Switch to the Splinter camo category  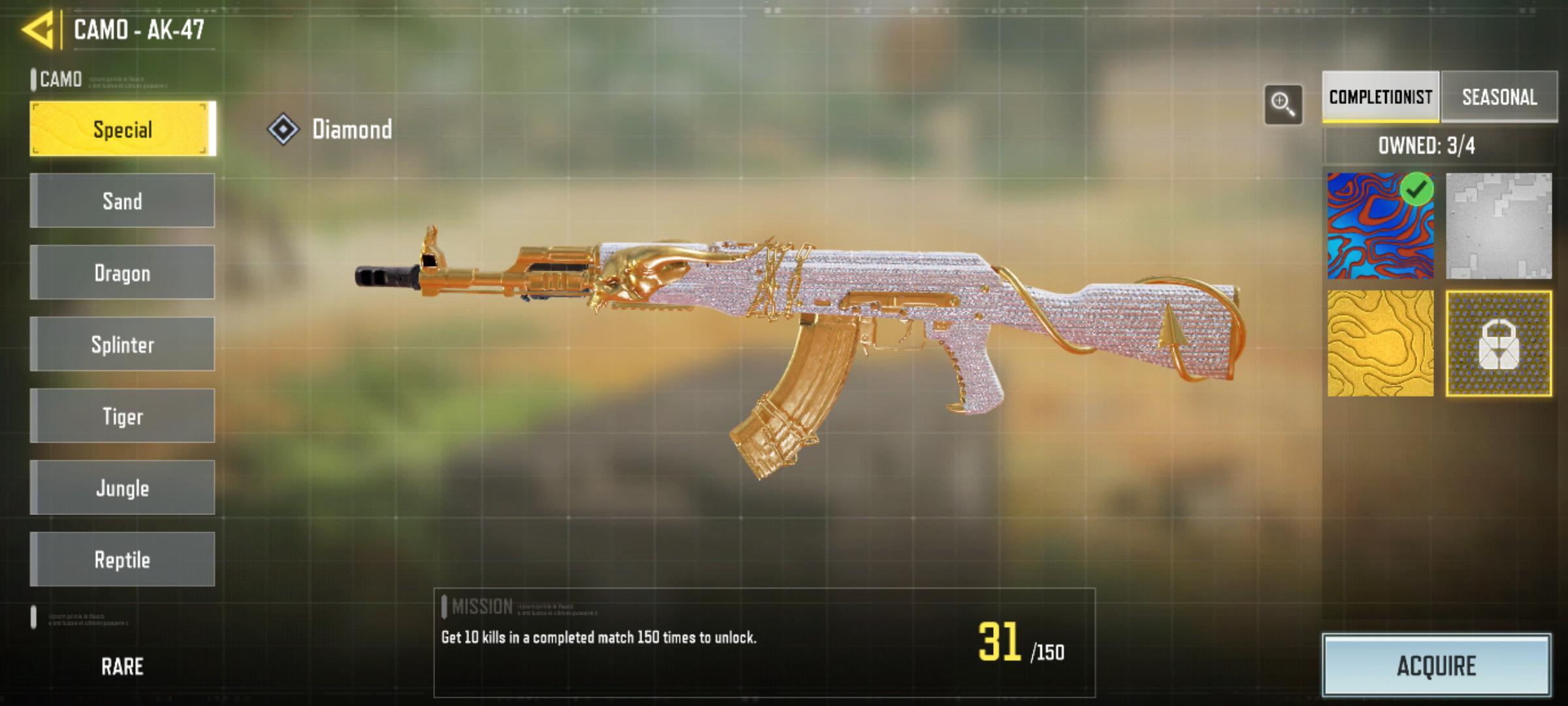tap(122, 345)
